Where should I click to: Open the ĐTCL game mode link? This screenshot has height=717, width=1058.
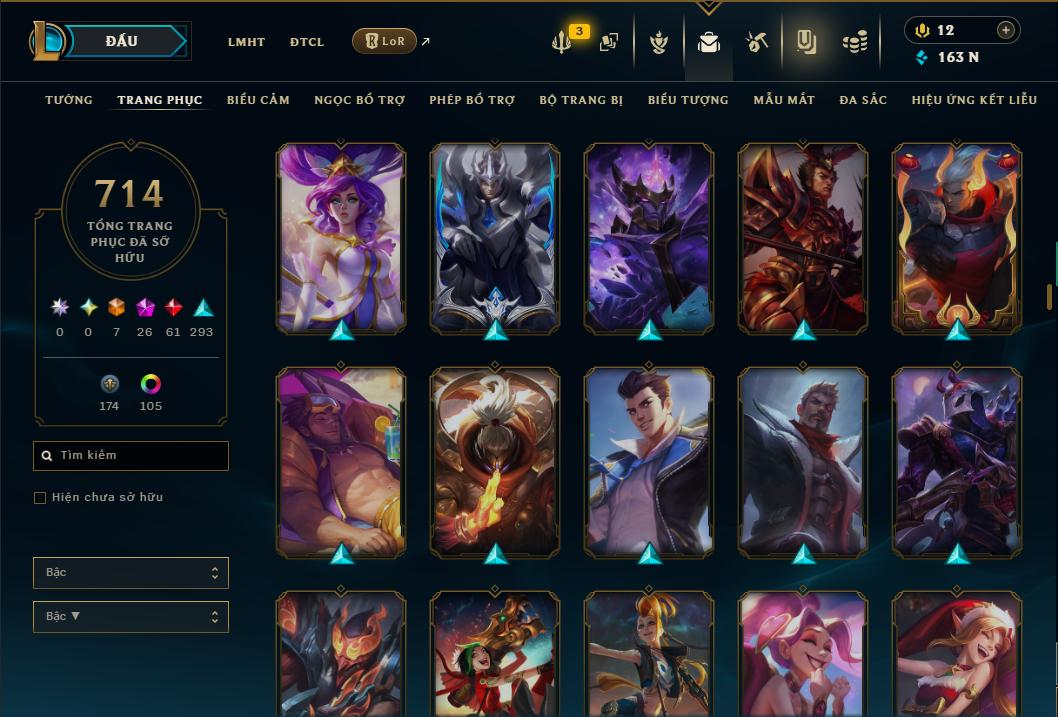pos(307,42)
